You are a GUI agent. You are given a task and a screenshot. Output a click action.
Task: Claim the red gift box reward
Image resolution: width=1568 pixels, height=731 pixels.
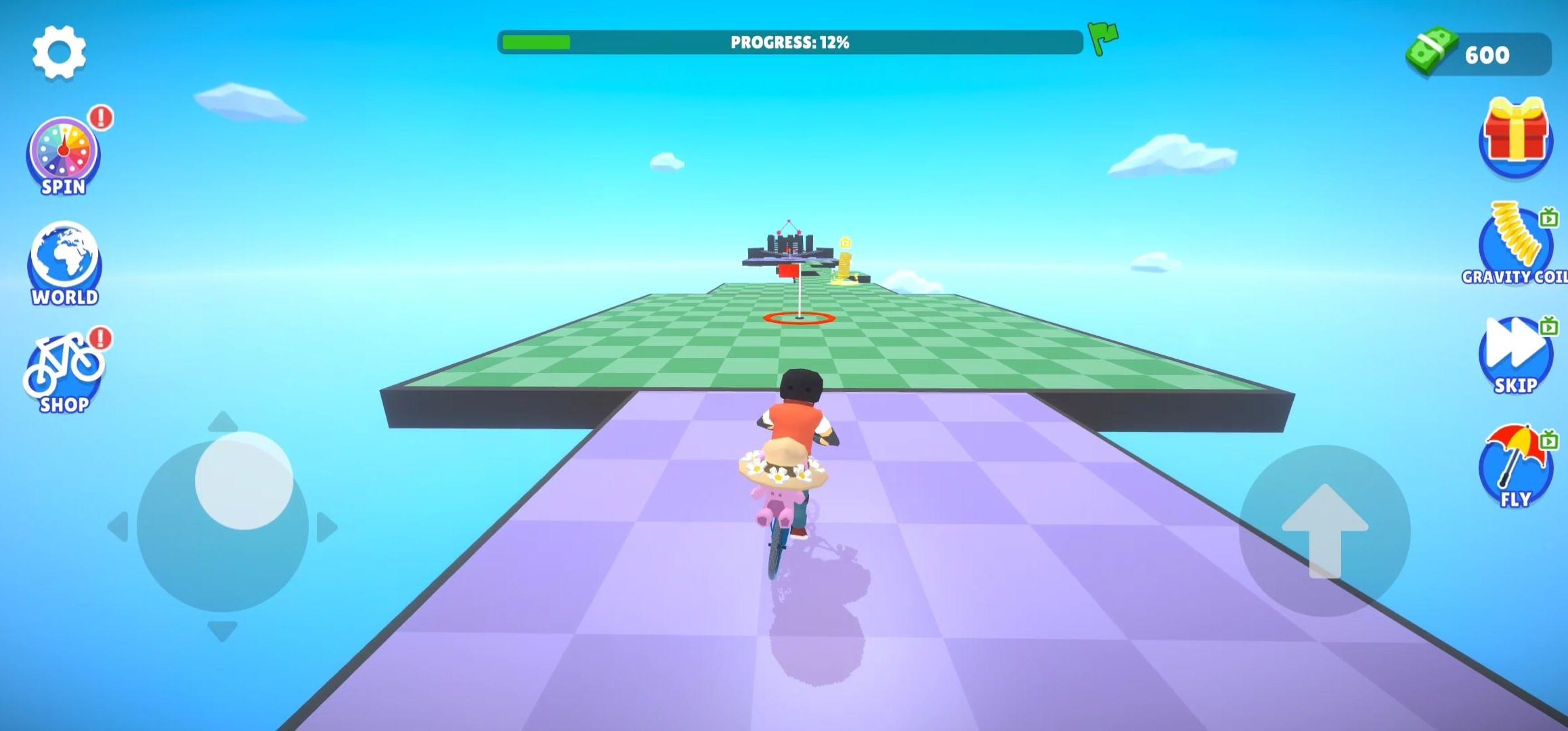coord(1515,139)
